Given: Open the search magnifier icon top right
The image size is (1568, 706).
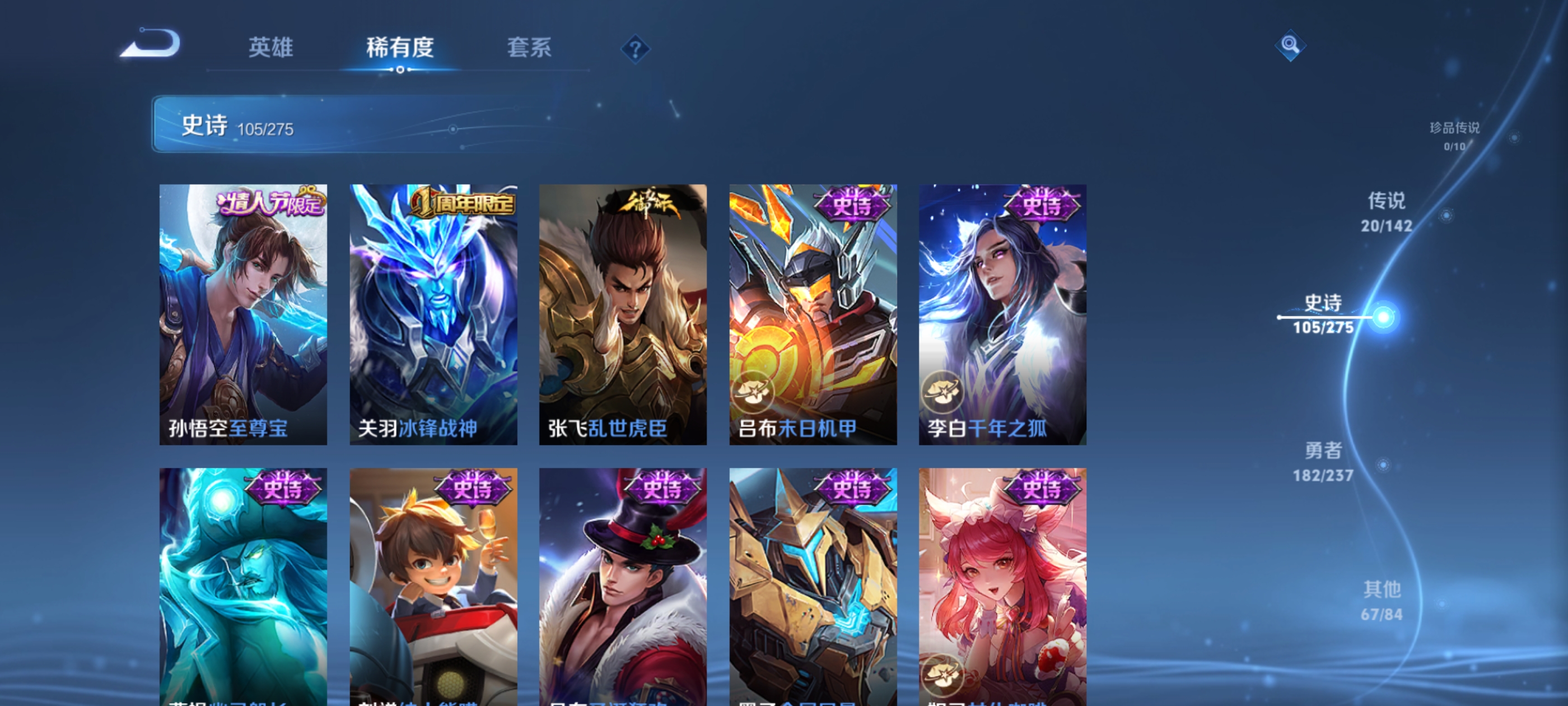Looking at the screenshot, I should [x=1291, y=44].
